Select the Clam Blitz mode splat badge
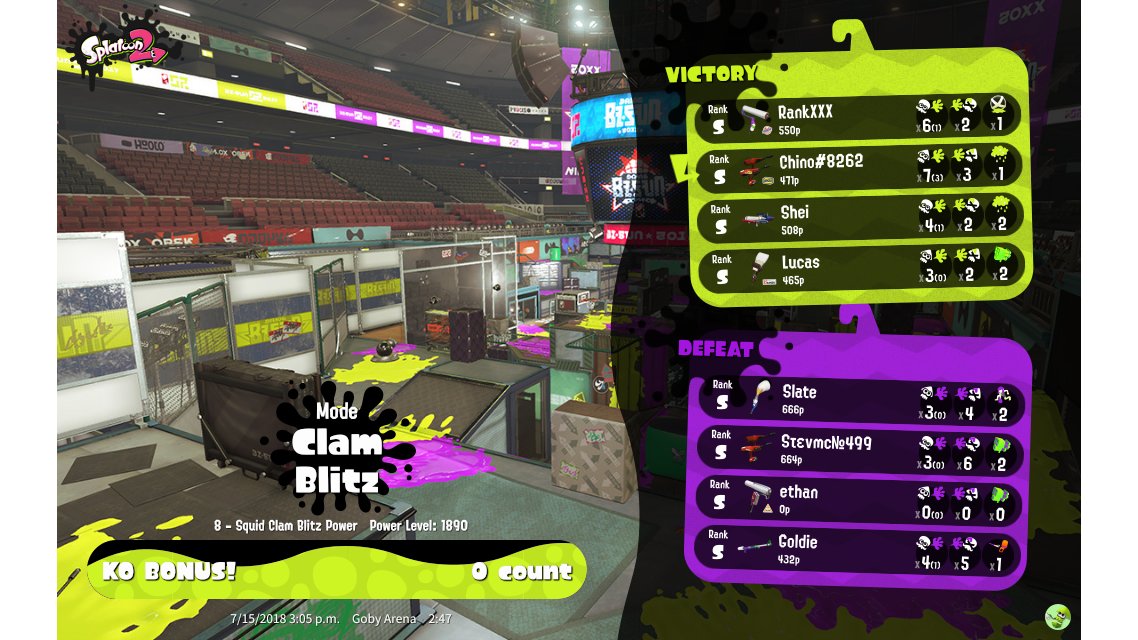1138x640 pixels. click(x=337, y=448)
